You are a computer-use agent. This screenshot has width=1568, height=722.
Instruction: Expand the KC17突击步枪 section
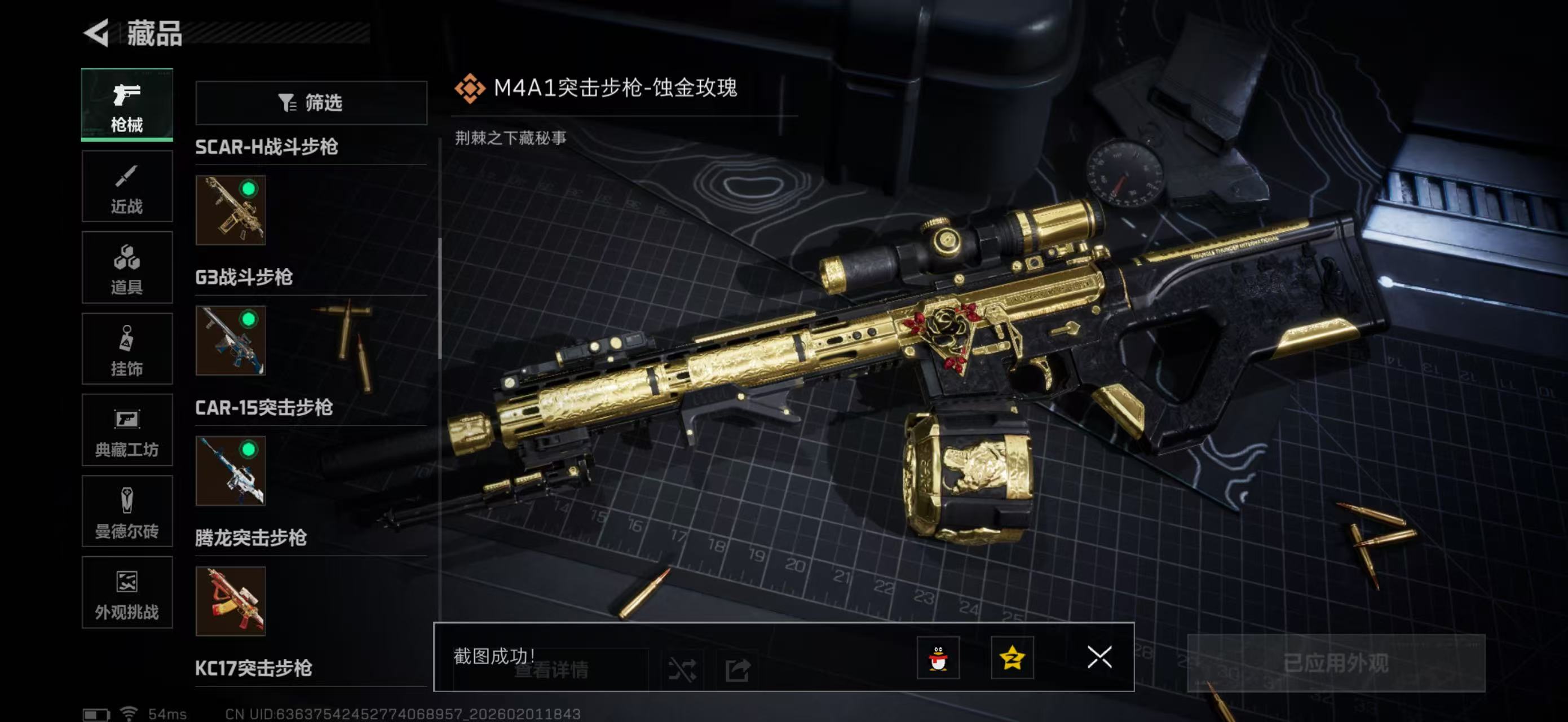254,670
